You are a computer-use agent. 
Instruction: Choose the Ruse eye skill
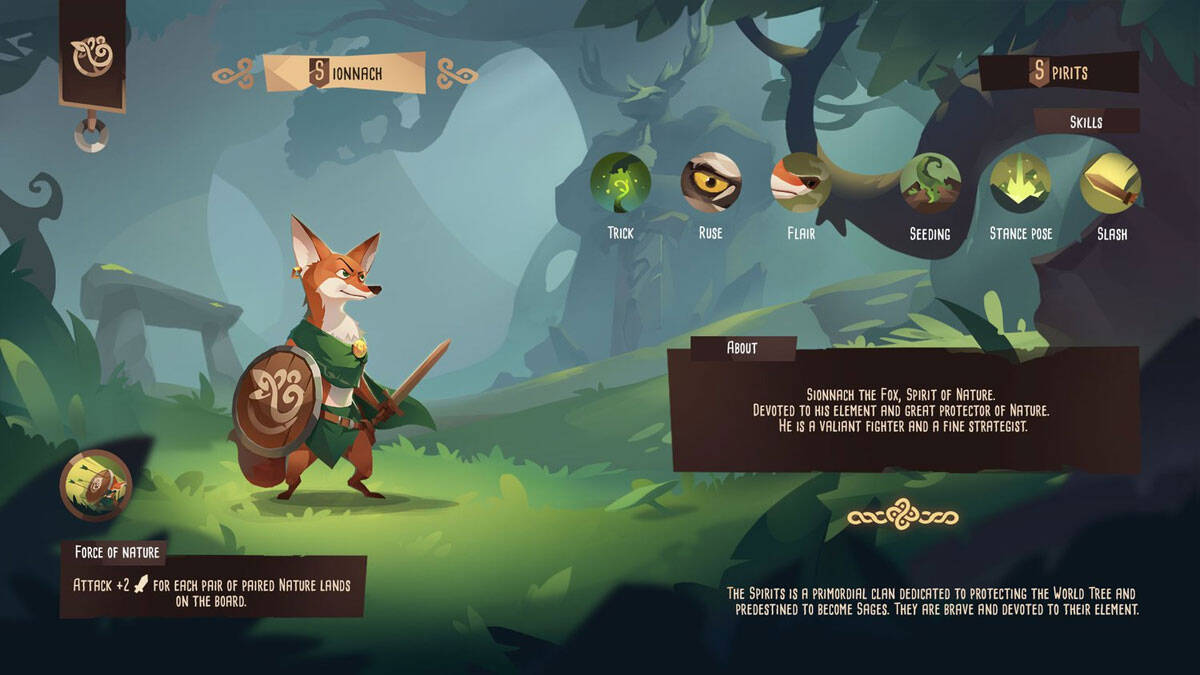711,183
